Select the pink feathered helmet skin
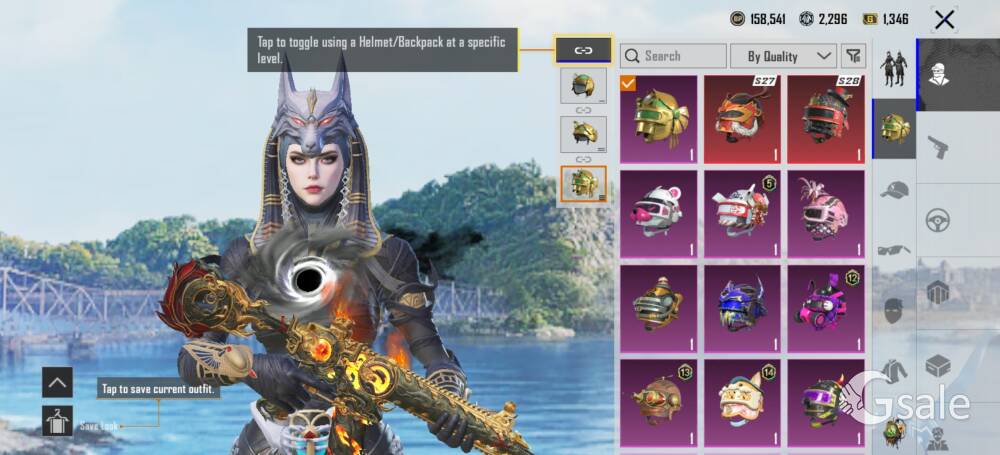The image size is (1000, 455). tap(826, 213)
